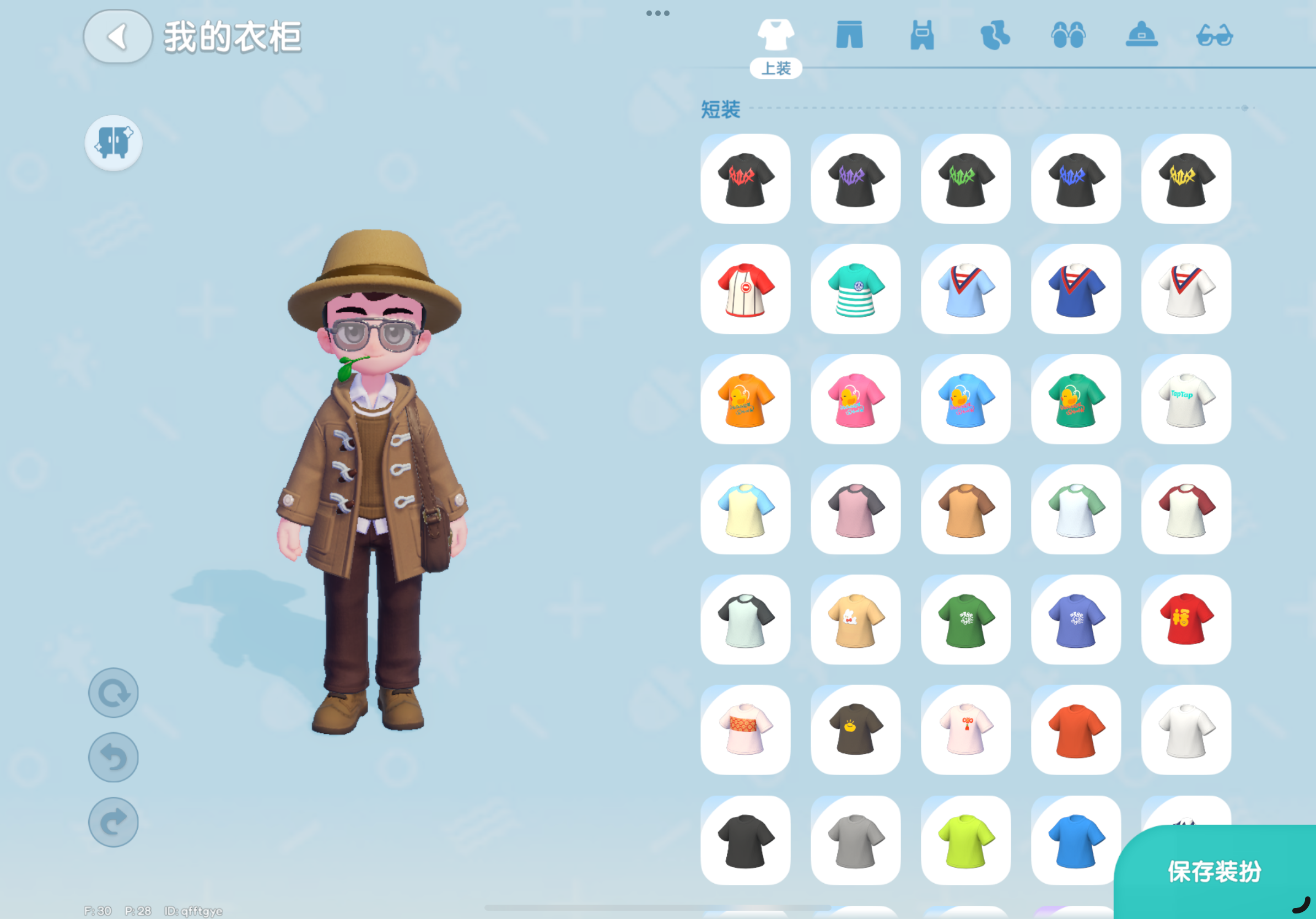Open the slippers category

[x=1070, y=36]
